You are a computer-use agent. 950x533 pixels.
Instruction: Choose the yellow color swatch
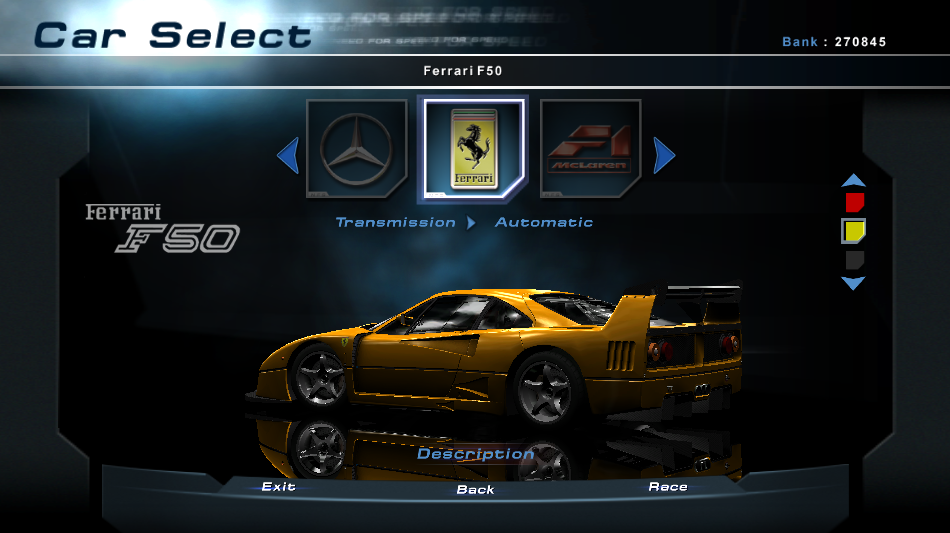[x=853, y=231]
